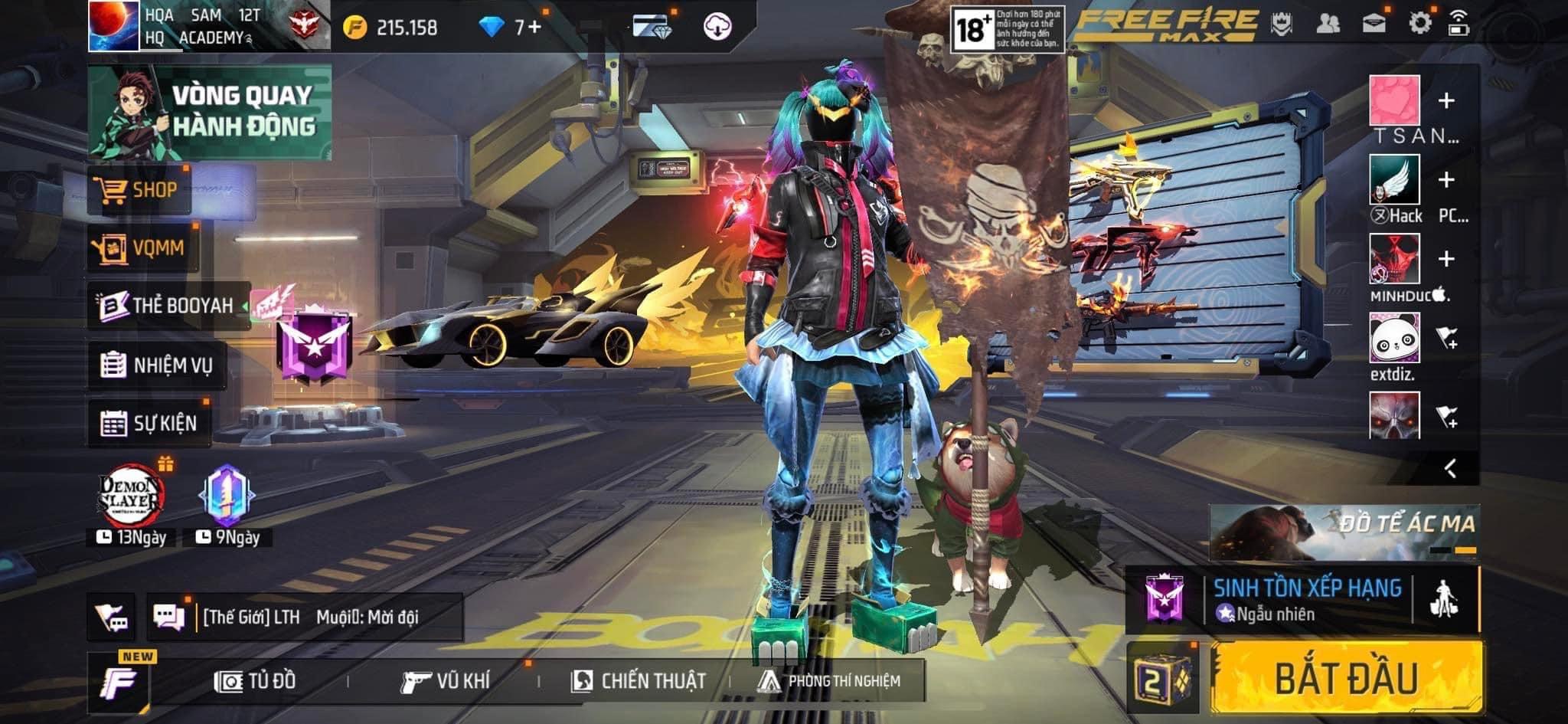
Task: Open the Vòng Quay Hành Động banner
Action: [x=210, y=112]
